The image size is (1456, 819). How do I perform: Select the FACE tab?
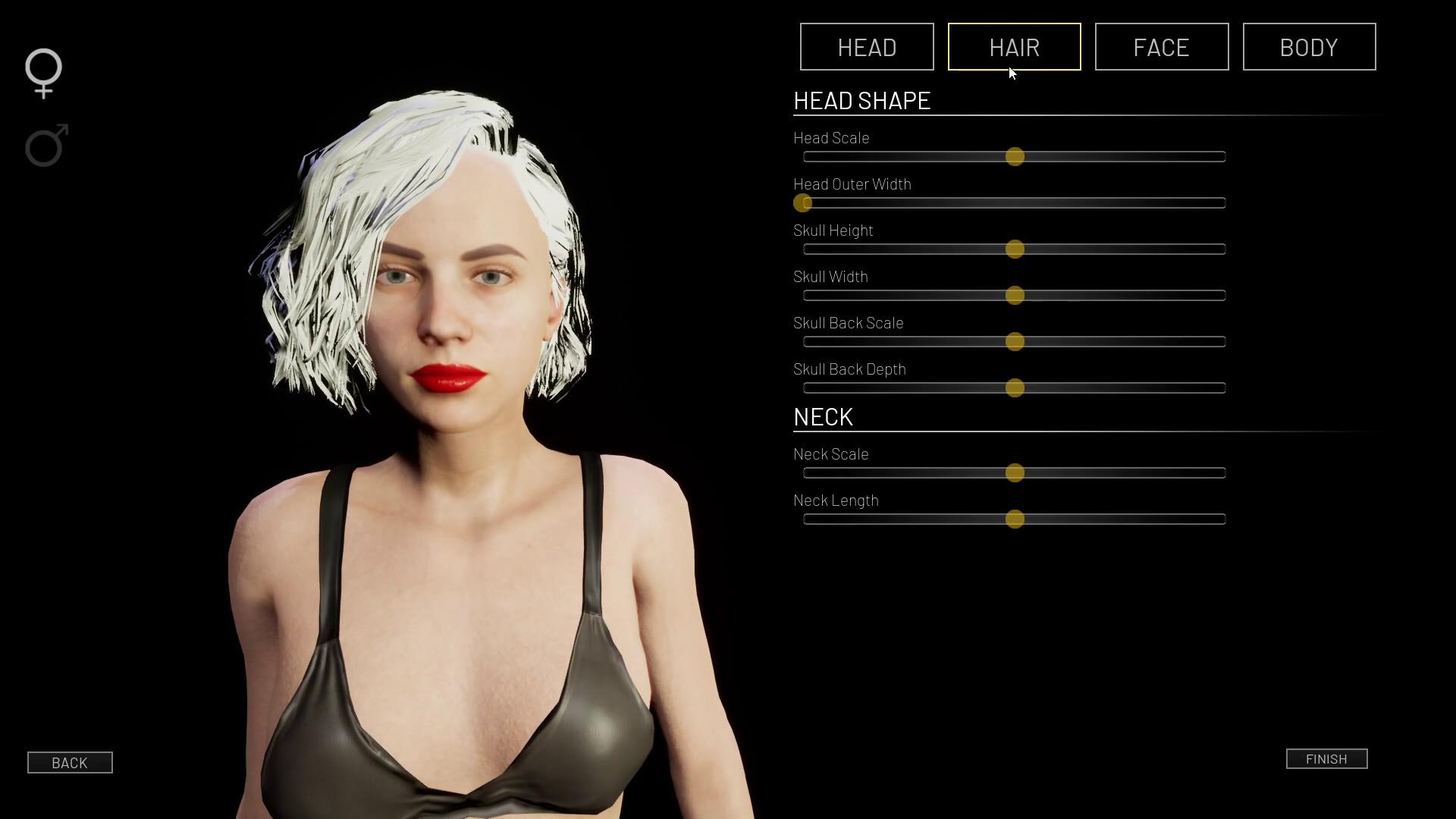(1161, 47)
